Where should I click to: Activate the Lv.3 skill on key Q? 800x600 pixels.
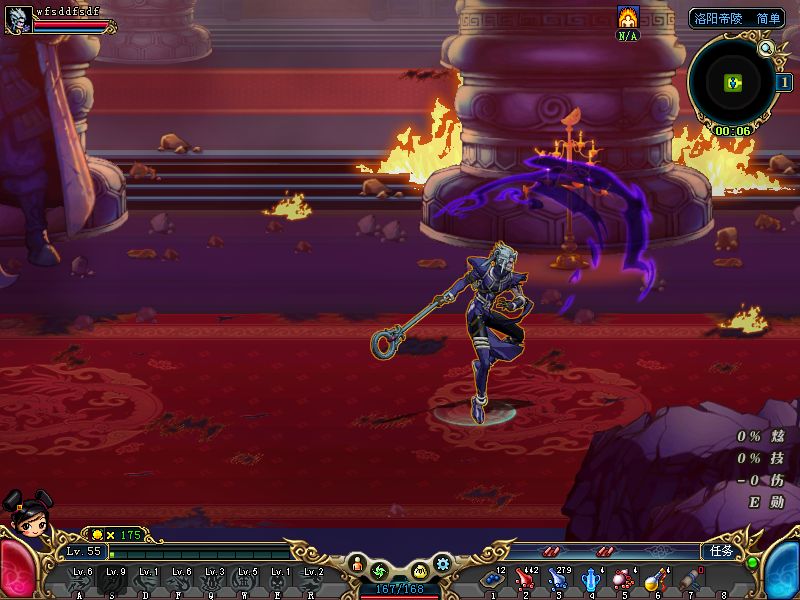tap(212, 580)
